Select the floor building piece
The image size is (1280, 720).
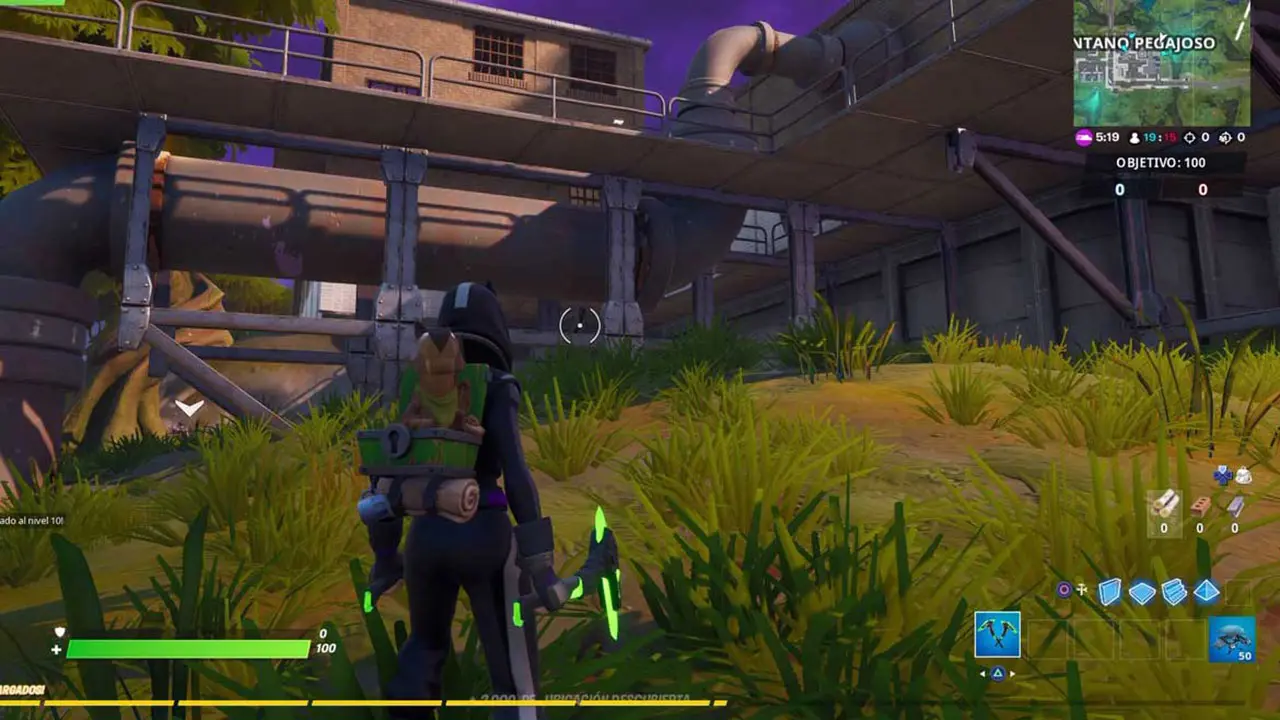1142,592
